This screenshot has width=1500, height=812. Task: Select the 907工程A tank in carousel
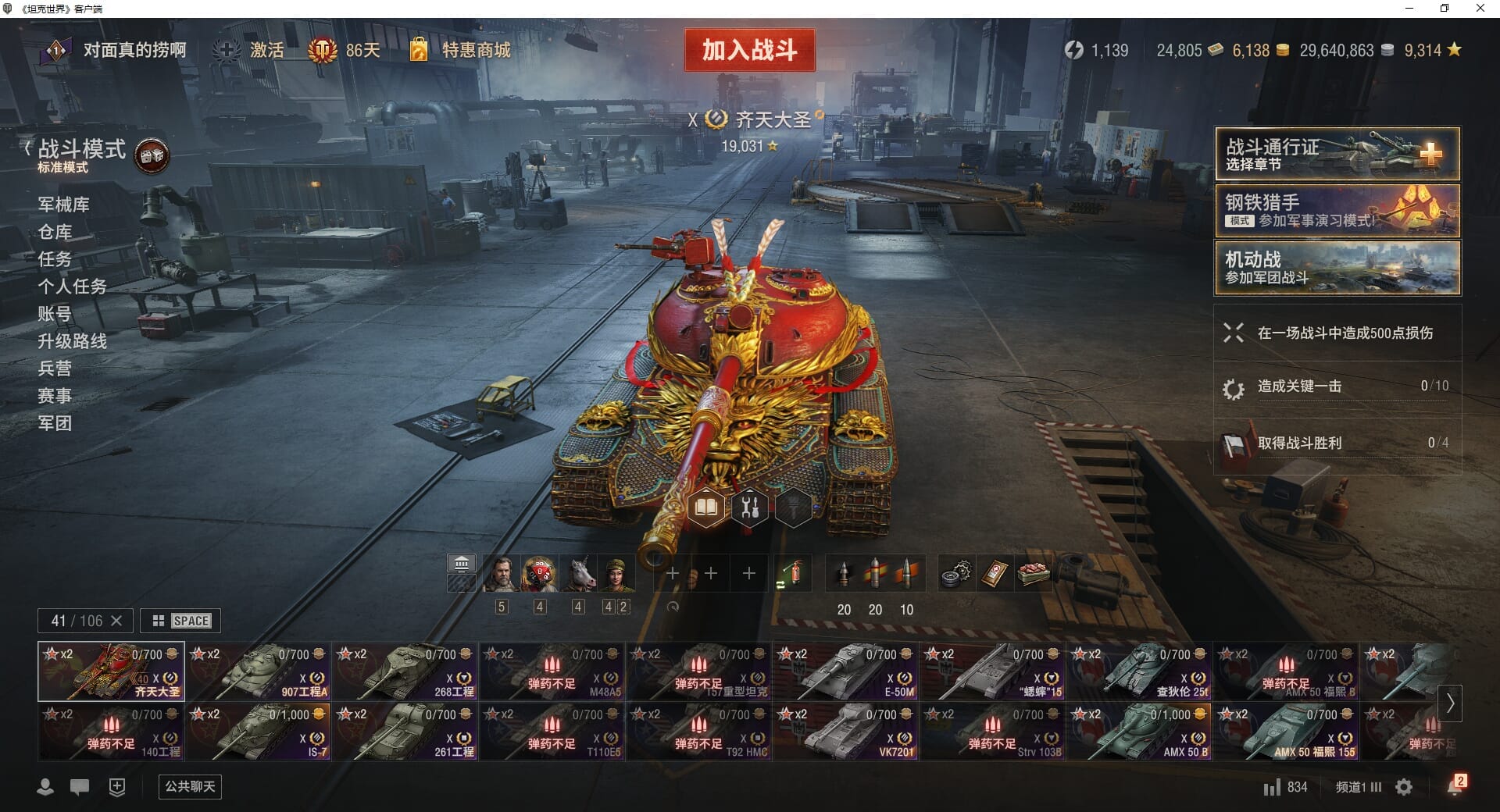[x=259, y=671]
